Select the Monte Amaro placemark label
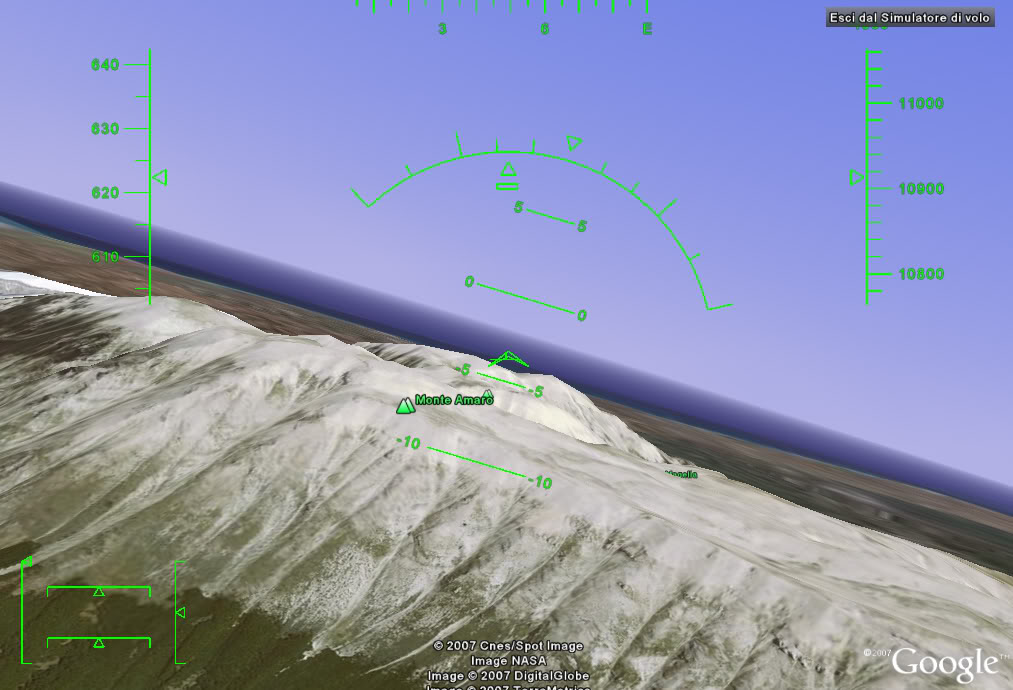The height and width of the screenshot is (690, 1013). click(453, 400)
